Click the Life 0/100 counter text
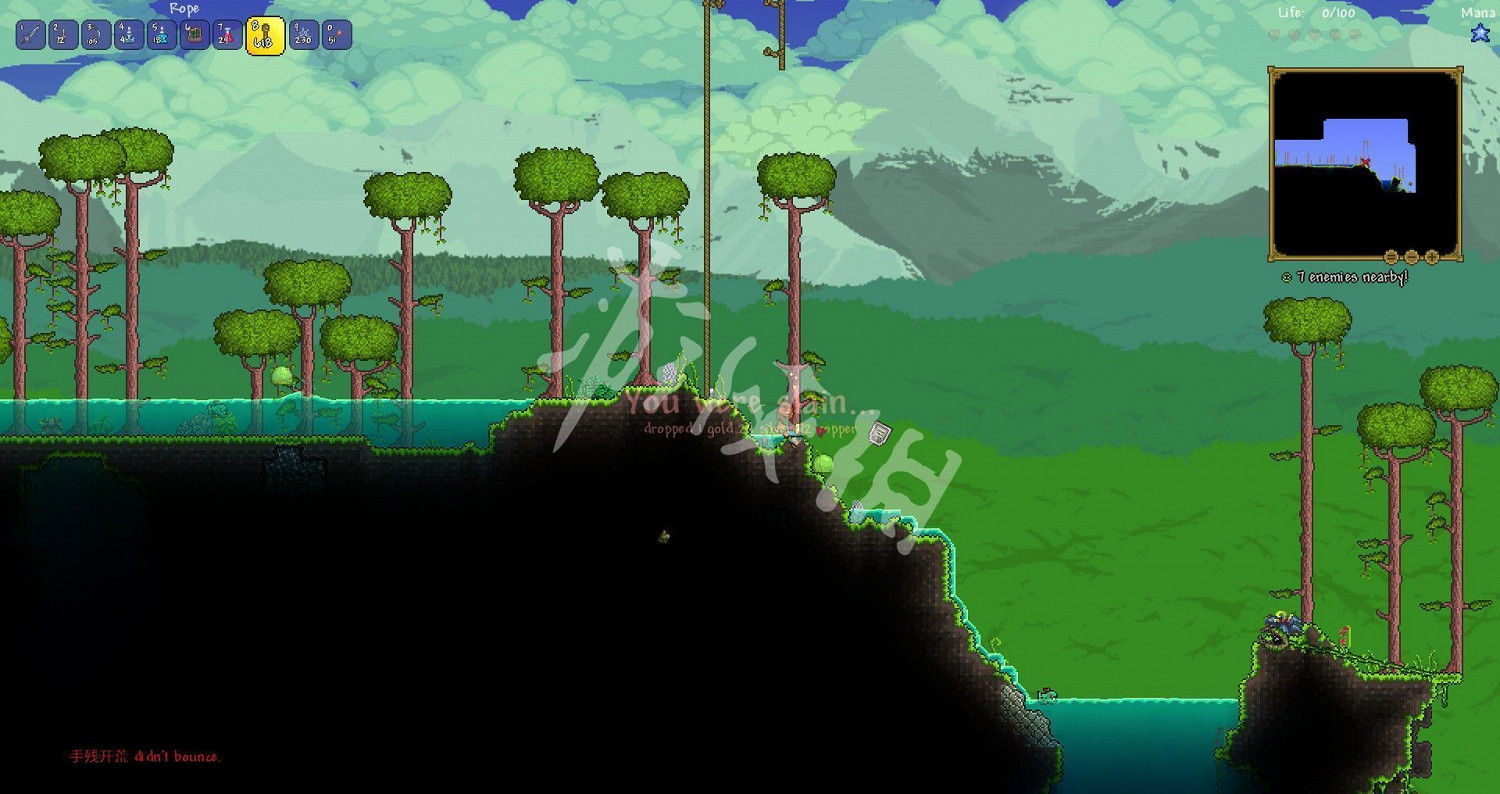The width and height of the screenshot is (1500, 794). pyautogui.click(x=1317, y=13)
